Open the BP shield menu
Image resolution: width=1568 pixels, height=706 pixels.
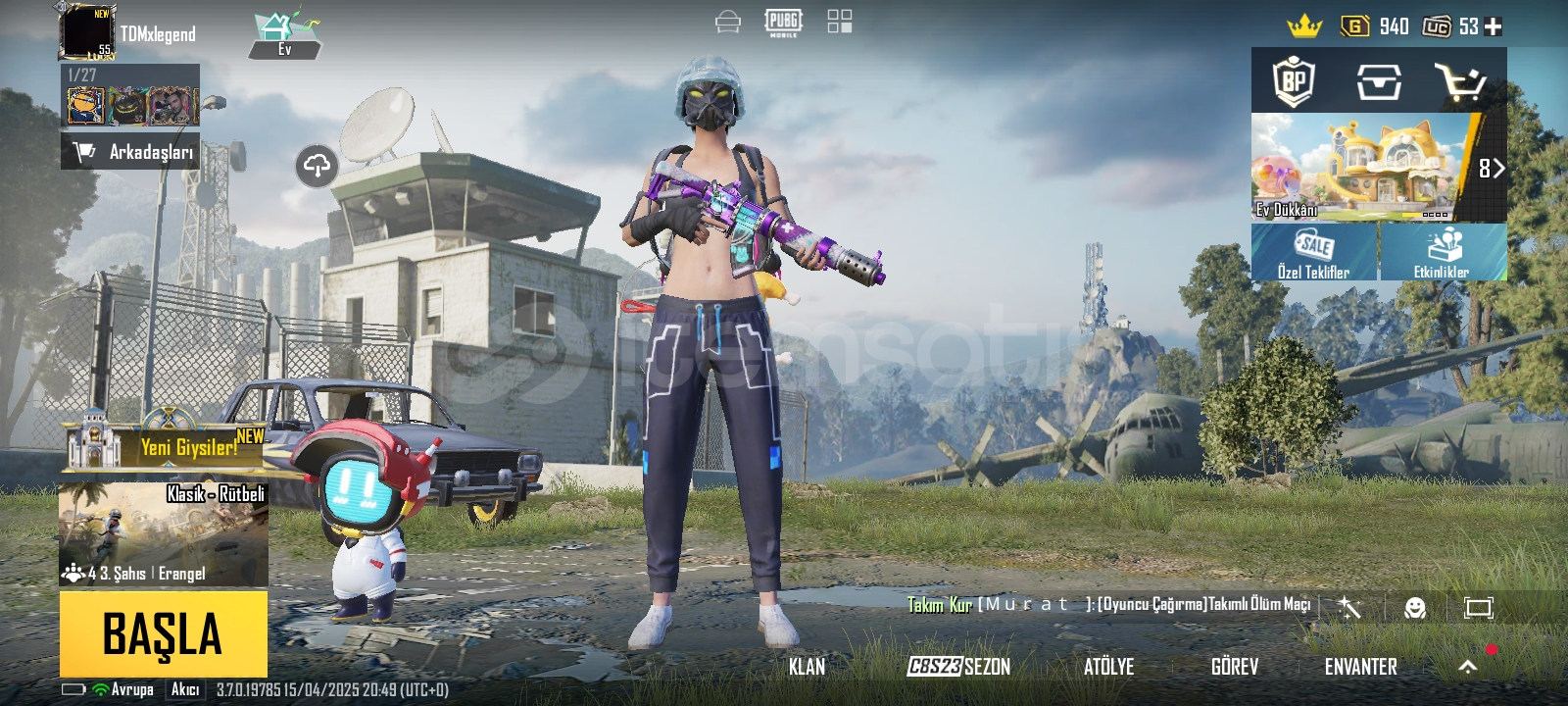click(x=1294, y=81)
